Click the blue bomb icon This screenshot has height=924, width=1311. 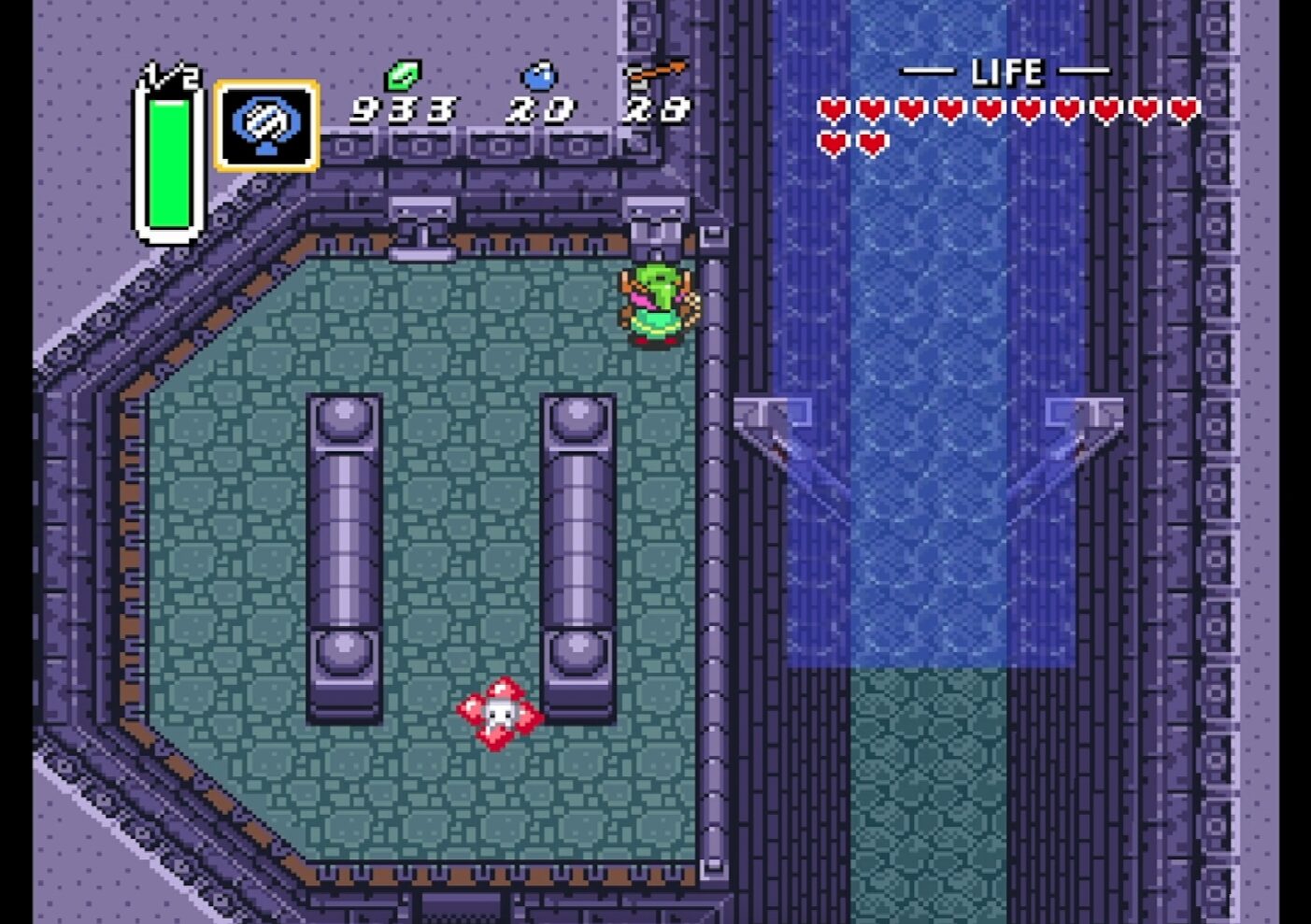[x=539, y=75]
